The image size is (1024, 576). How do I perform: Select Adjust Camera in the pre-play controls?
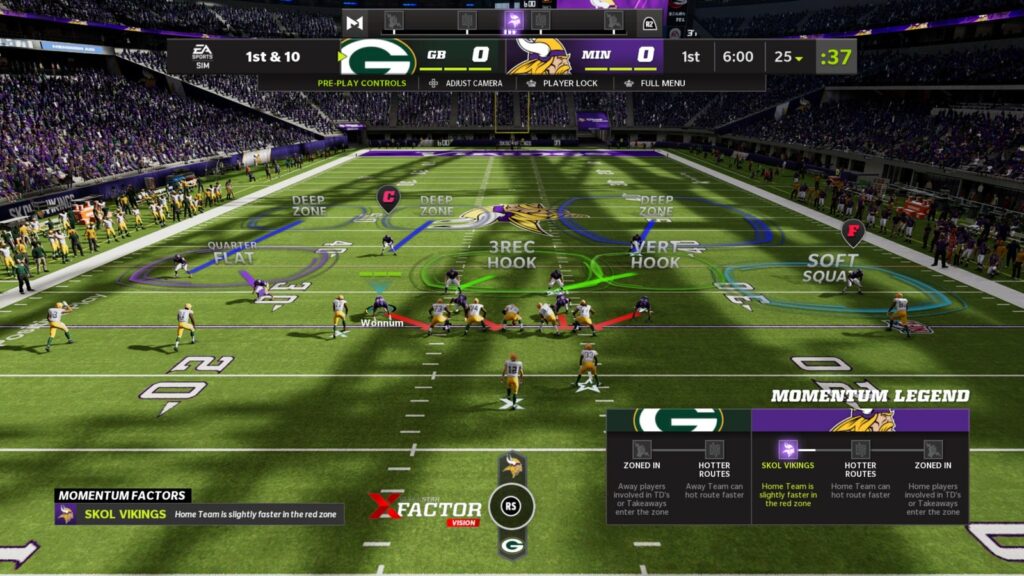coord(467,83)
